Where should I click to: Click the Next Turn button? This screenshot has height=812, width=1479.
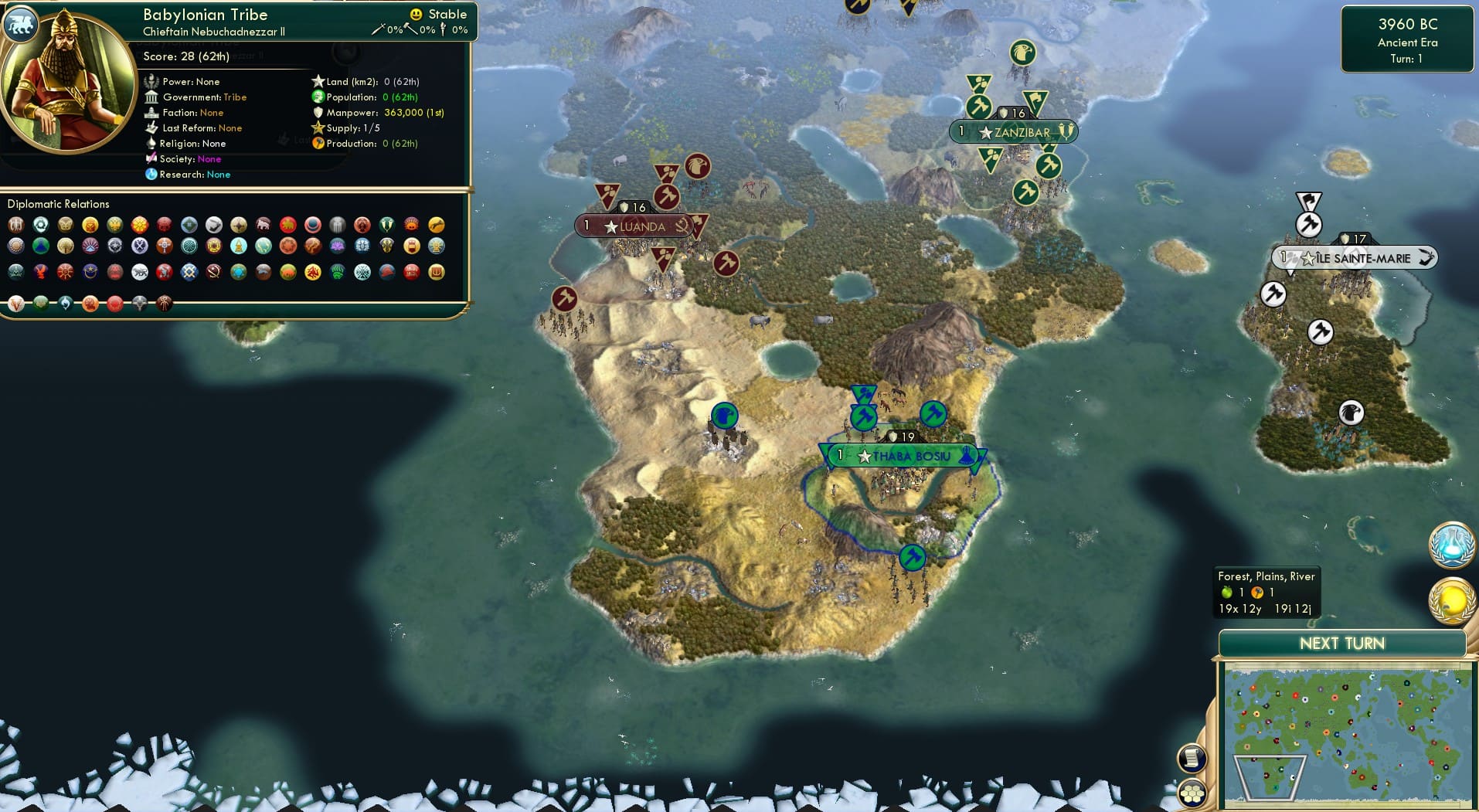[1341, 643]
